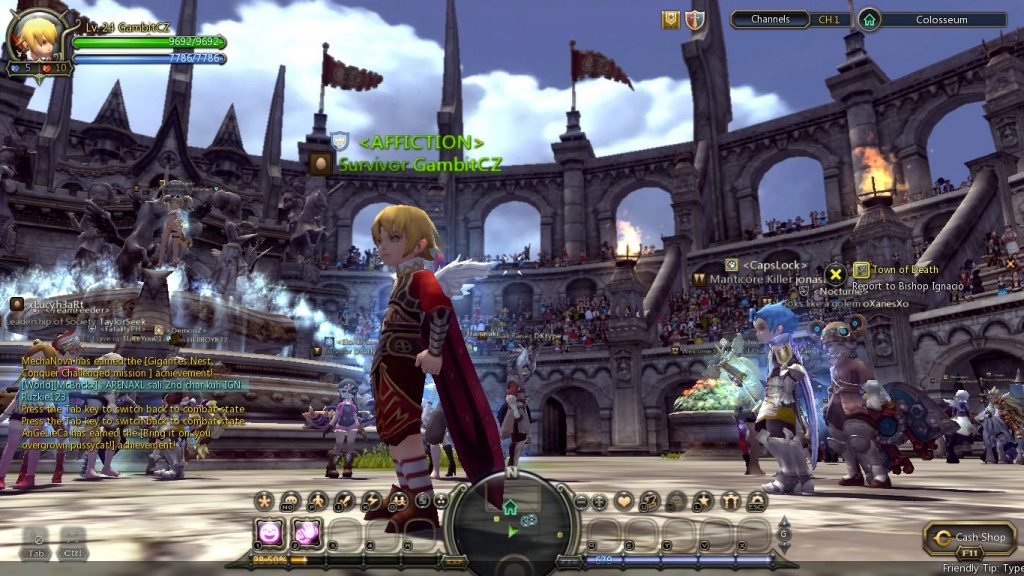Open the yellow banner icon at top
The height and width of the screenshot is (576, 1024).
[671, 20]
